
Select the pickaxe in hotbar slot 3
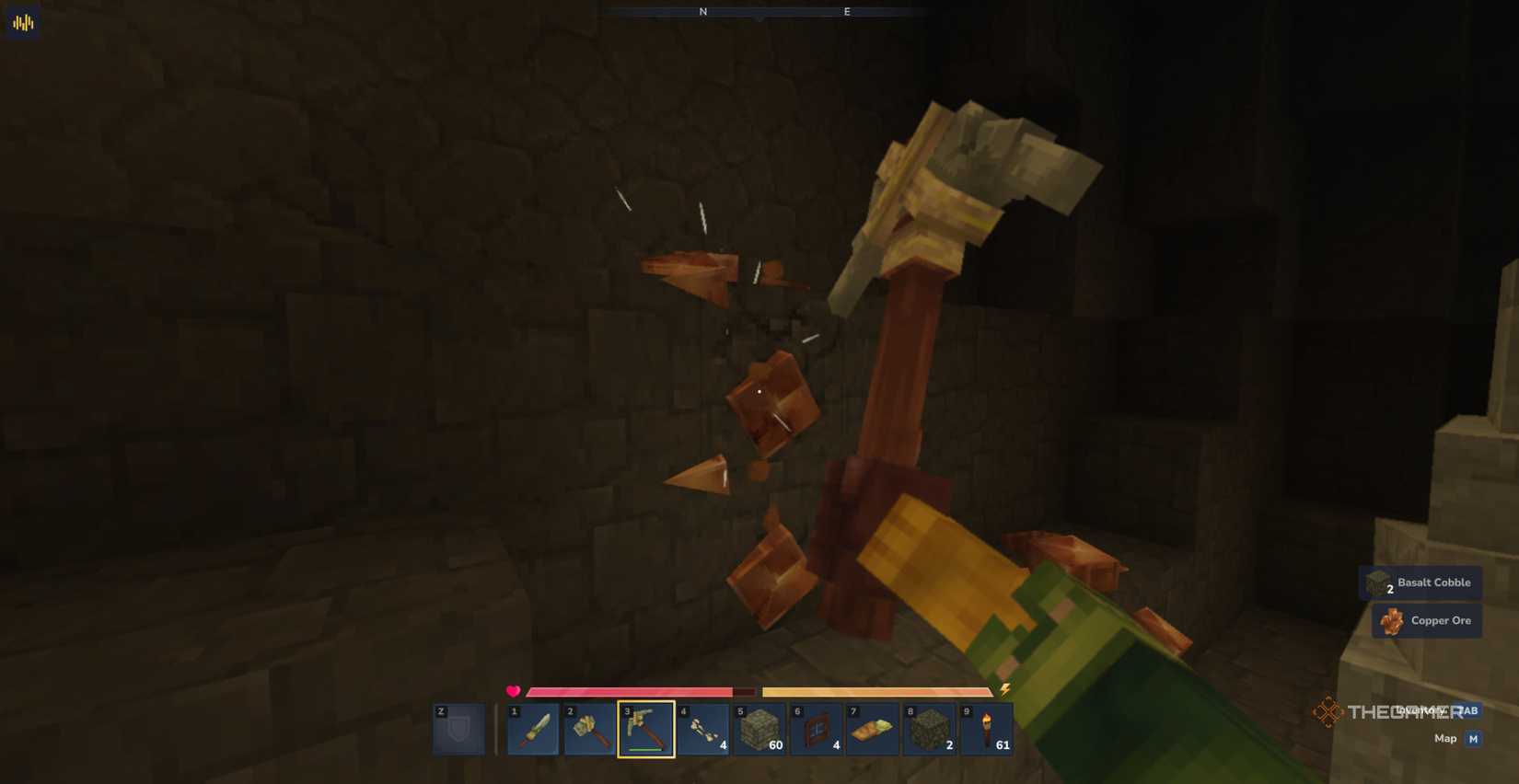tap(647, 728)
